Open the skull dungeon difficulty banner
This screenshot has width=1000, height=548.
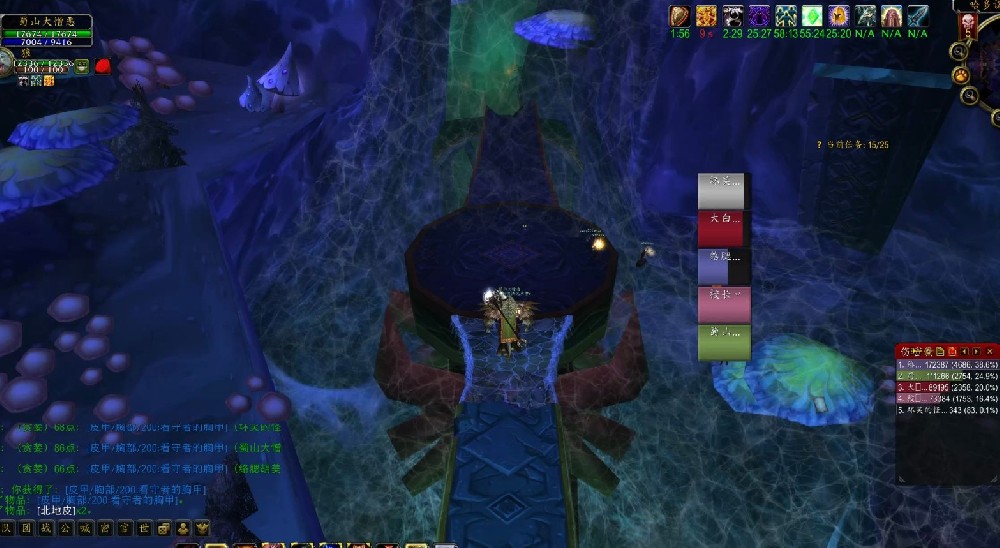pyautogui.click(x=967, y=24)
